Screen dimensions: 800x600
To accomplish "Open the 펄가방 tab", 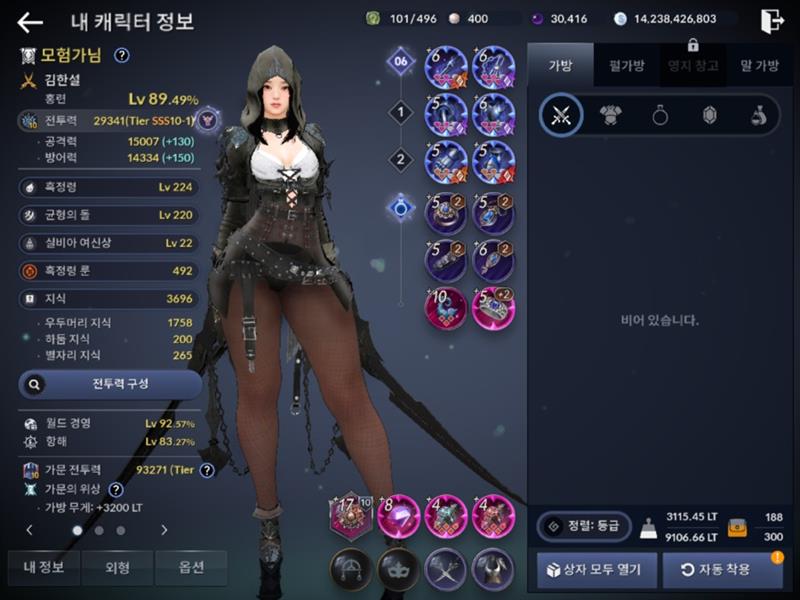I will pyautogui.click(x=626, y=65).
